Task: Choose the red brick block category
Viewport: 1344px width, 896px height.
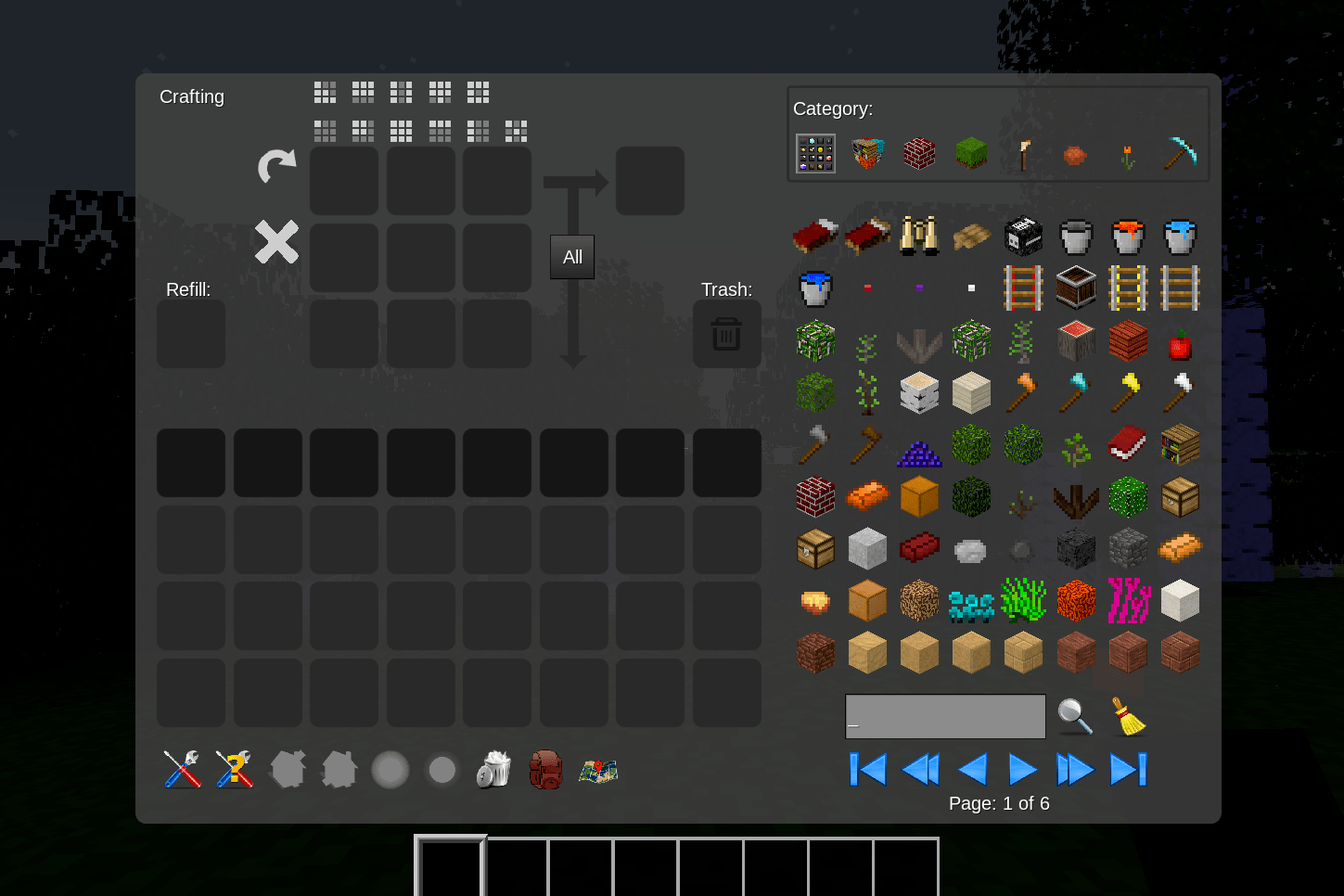Action: [919, 154]
